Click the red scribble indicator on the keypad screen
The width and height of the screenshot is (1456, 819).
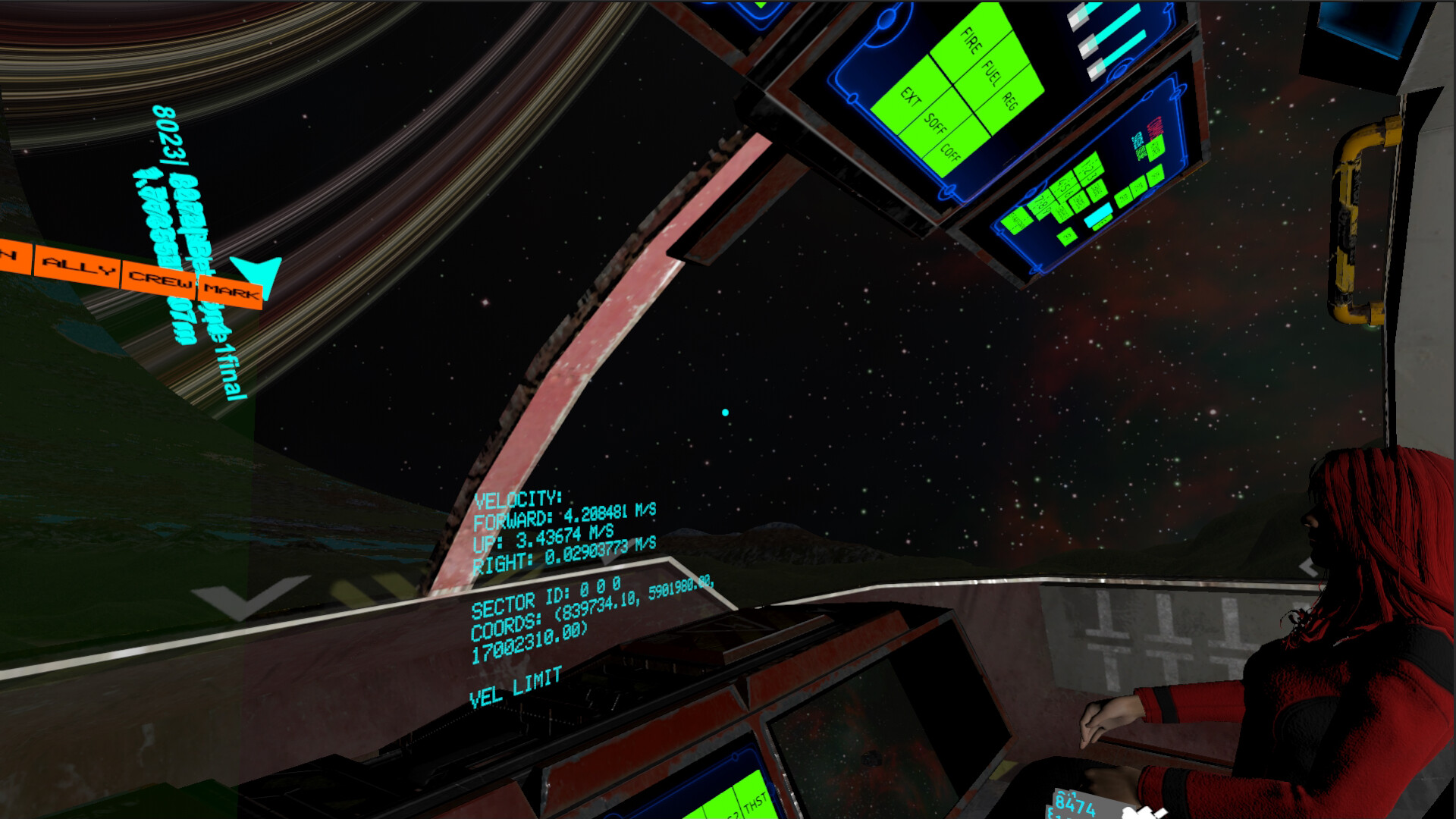coord(1156,127)
